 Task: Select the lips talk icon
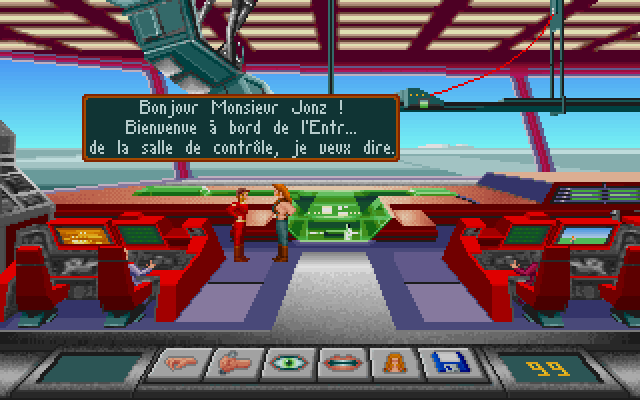(342, 365)
